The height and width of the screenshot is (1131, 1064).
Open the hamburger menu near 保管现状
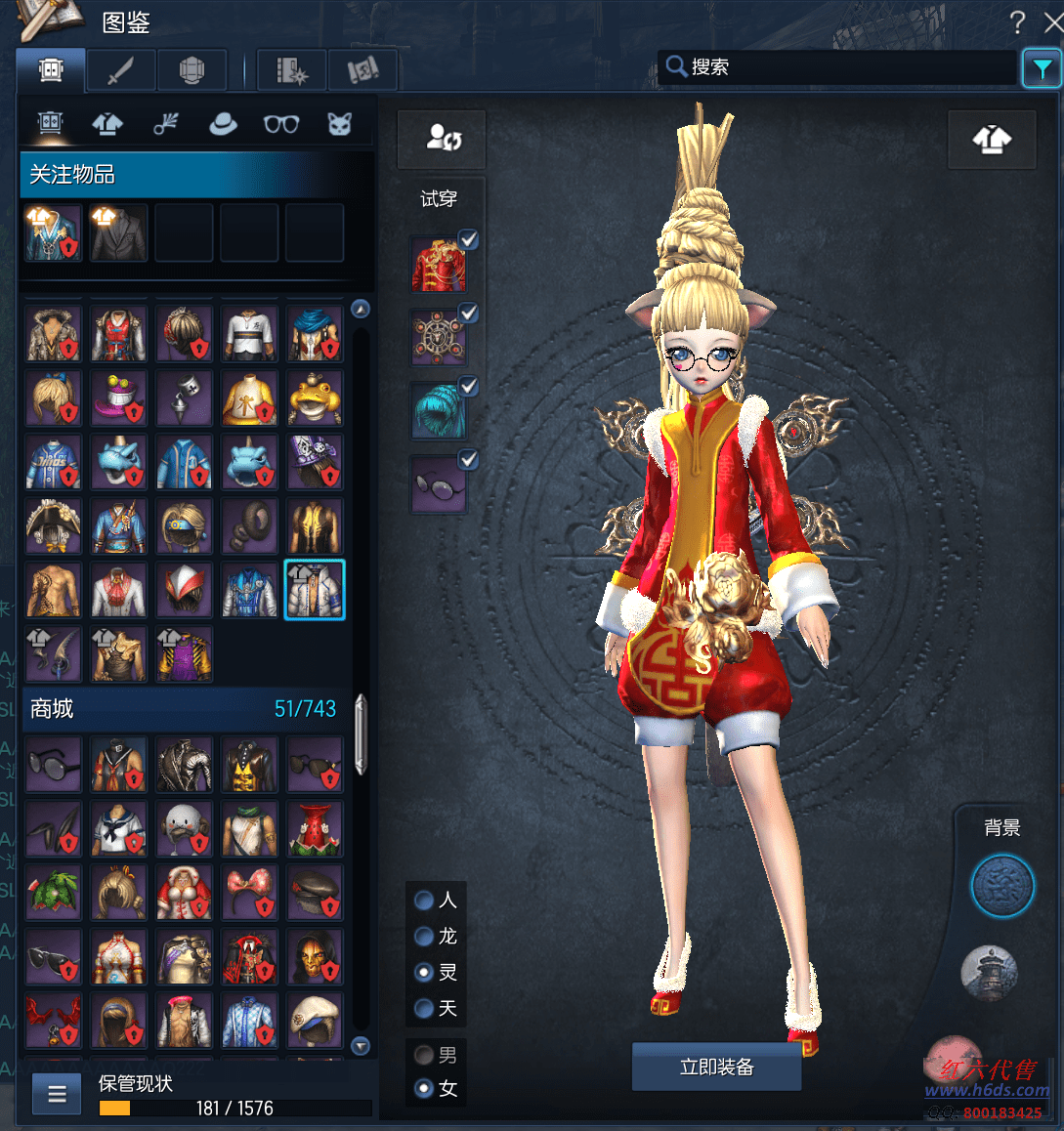tap(57, 1094)
